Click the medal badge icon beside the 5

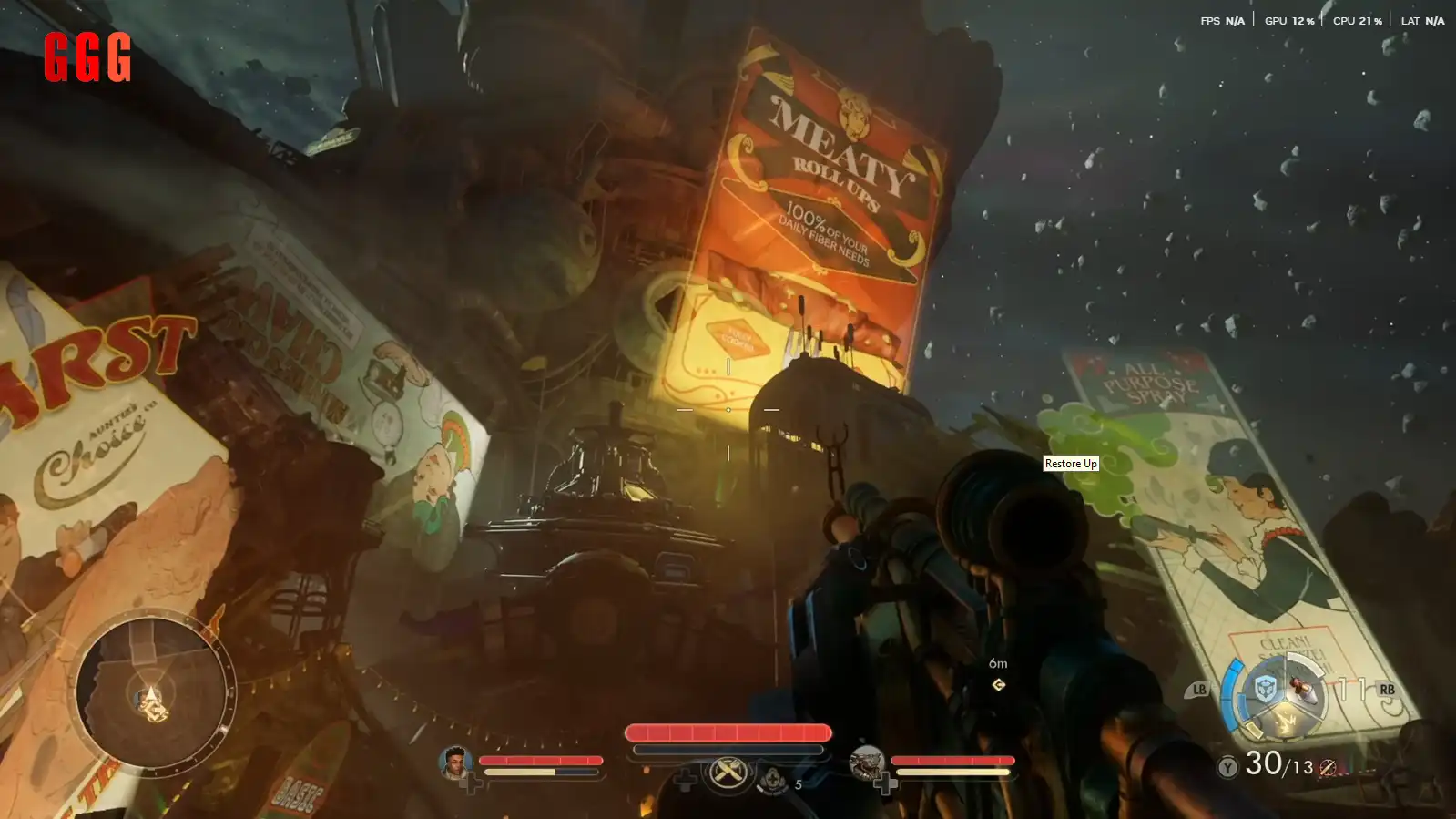tap(772, 780)
